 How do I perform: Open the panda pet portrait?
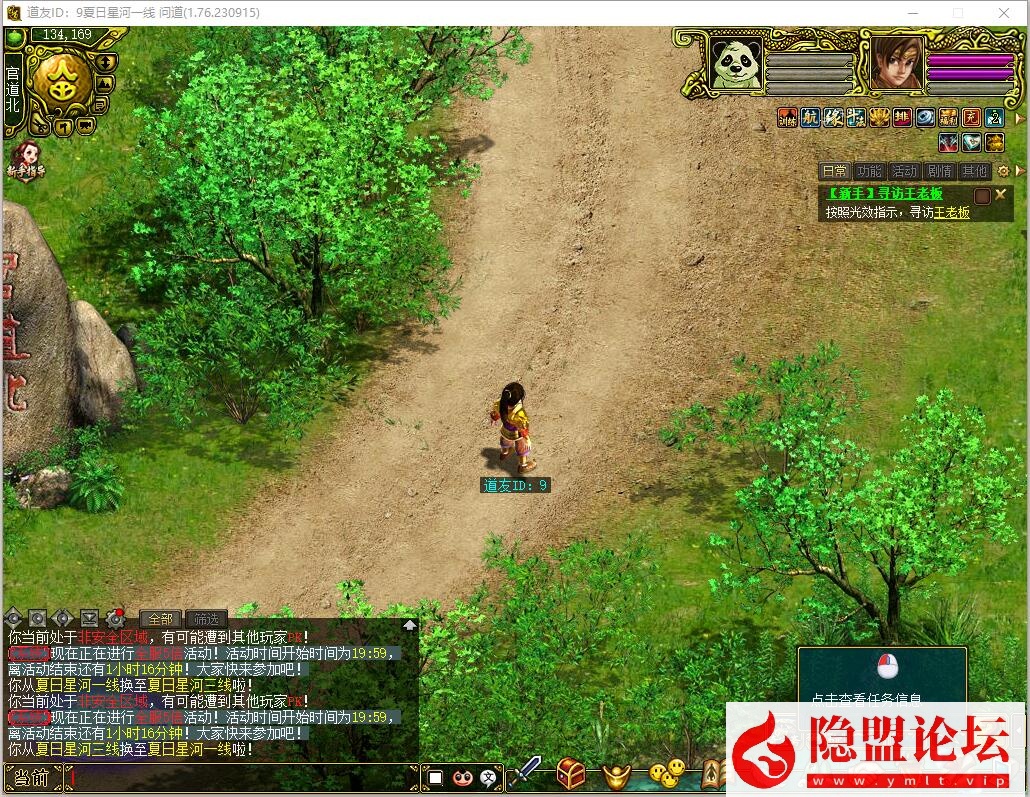click(x=735, y=65)
